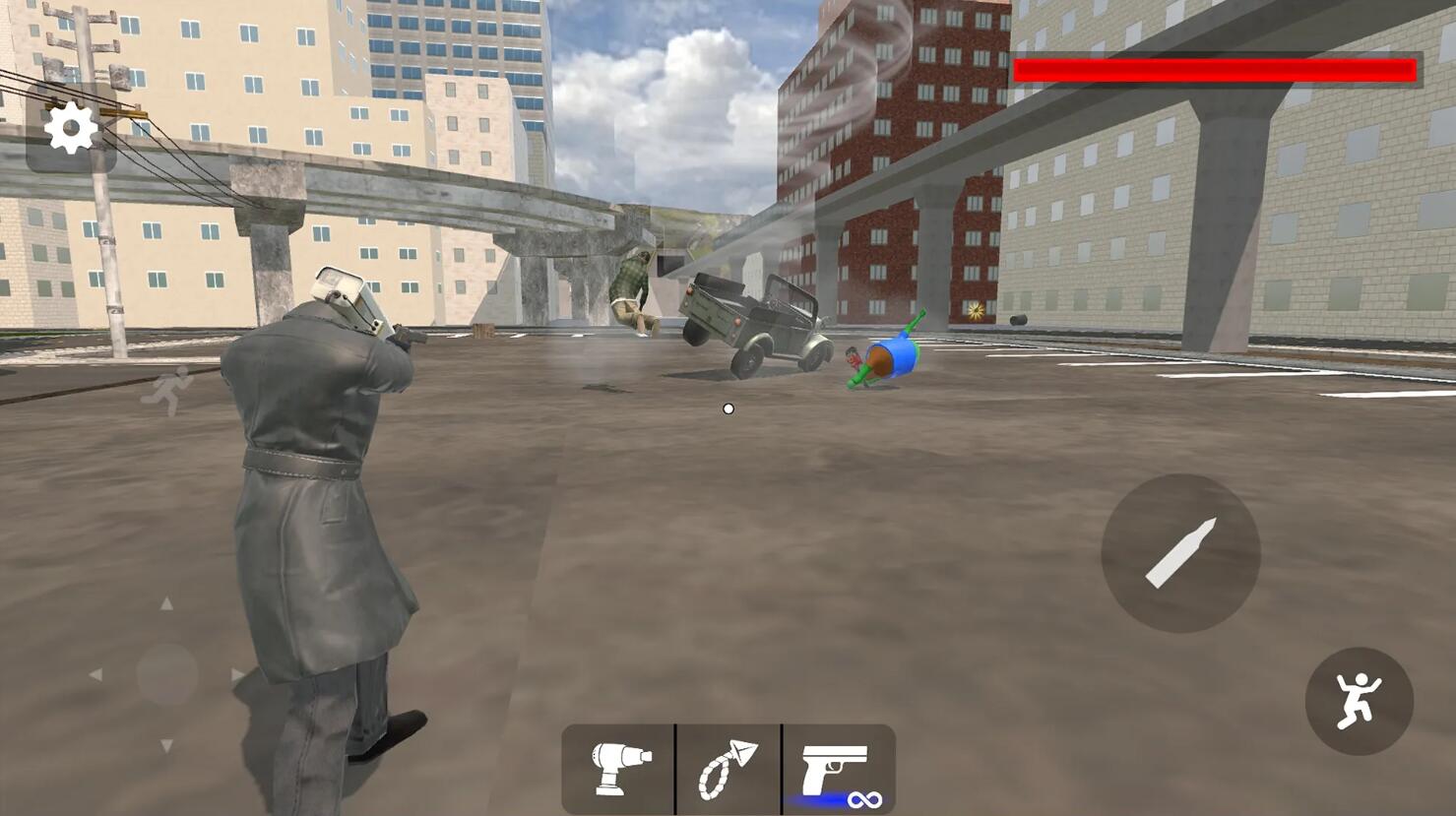Screen dimensions: 1456x816
Task: Tap the joystick left arrow
Action: pos(95,675)
